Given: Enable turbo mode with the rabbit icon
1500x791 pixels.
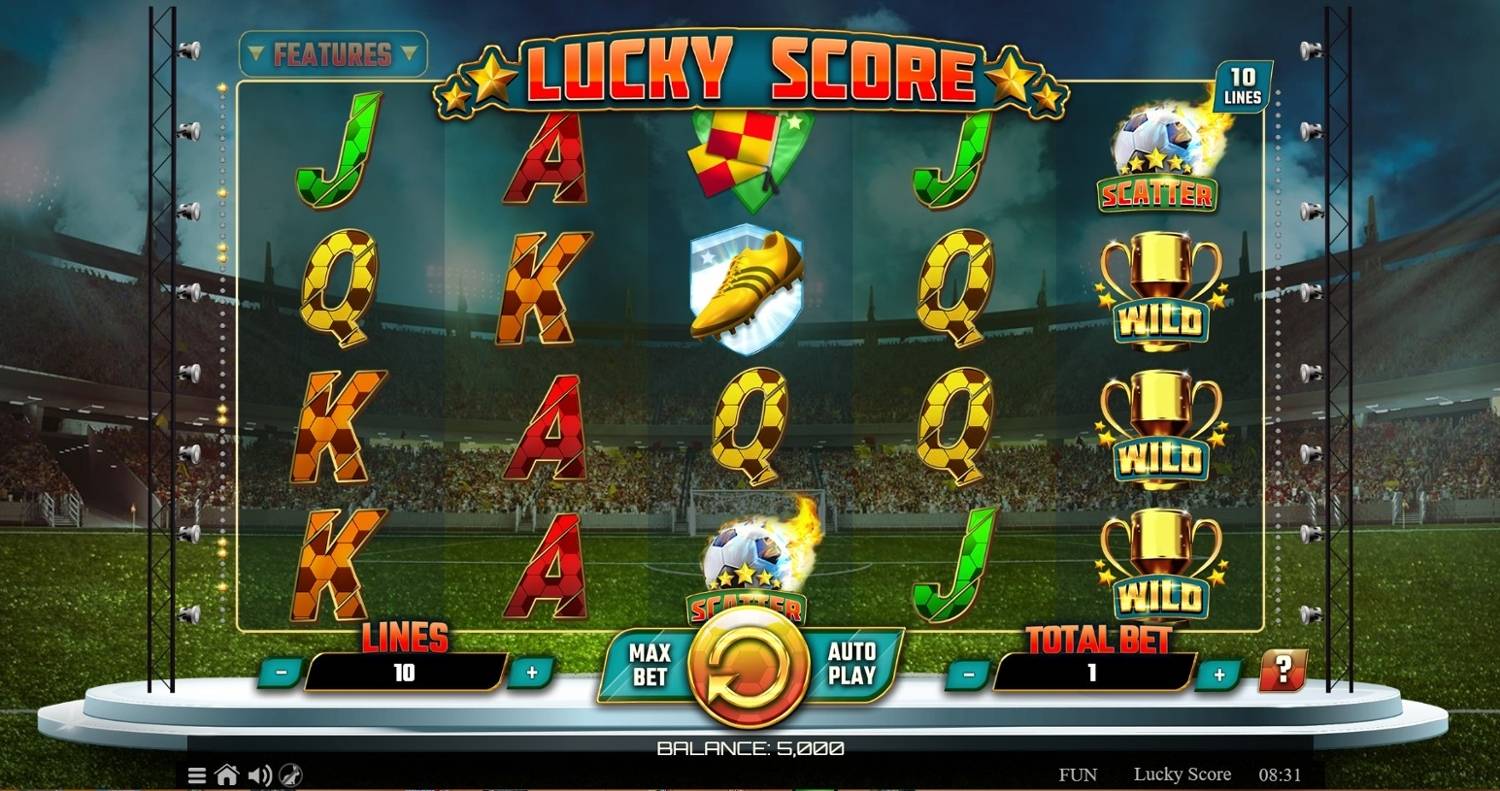Looking at the screenshot, I should point(292,774).
